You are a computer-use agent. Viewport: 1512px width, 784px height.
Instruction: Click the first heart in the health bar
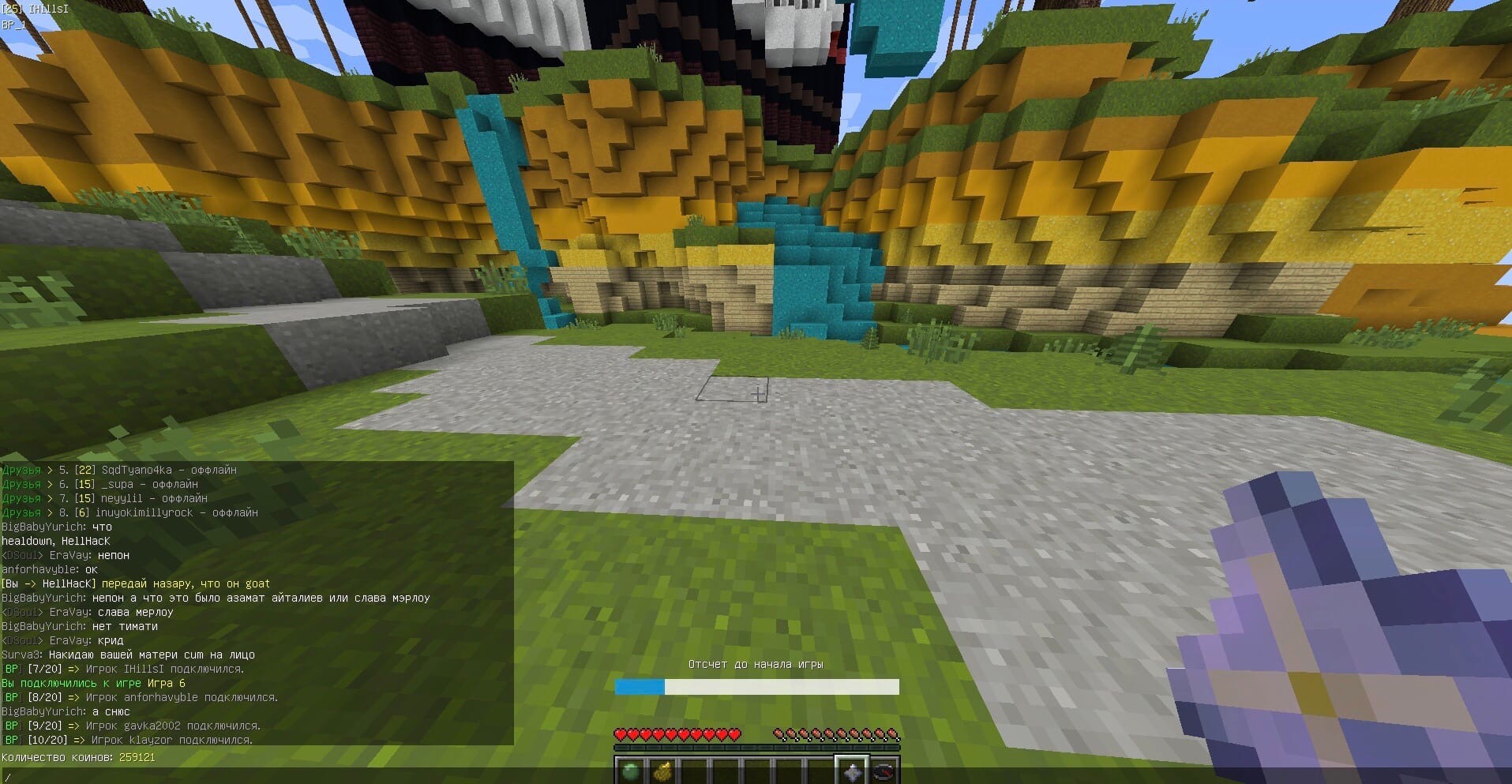coord(621,734)
